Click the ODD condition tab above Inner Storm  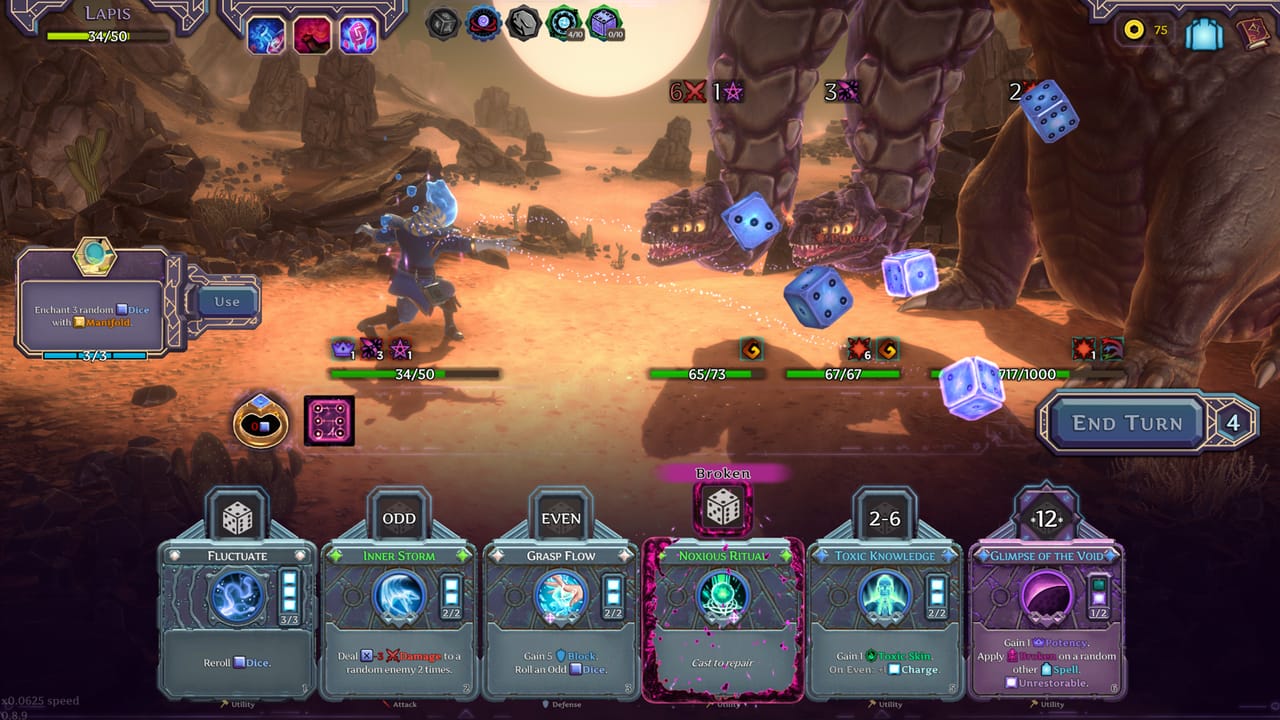click(x=399, y=518)
